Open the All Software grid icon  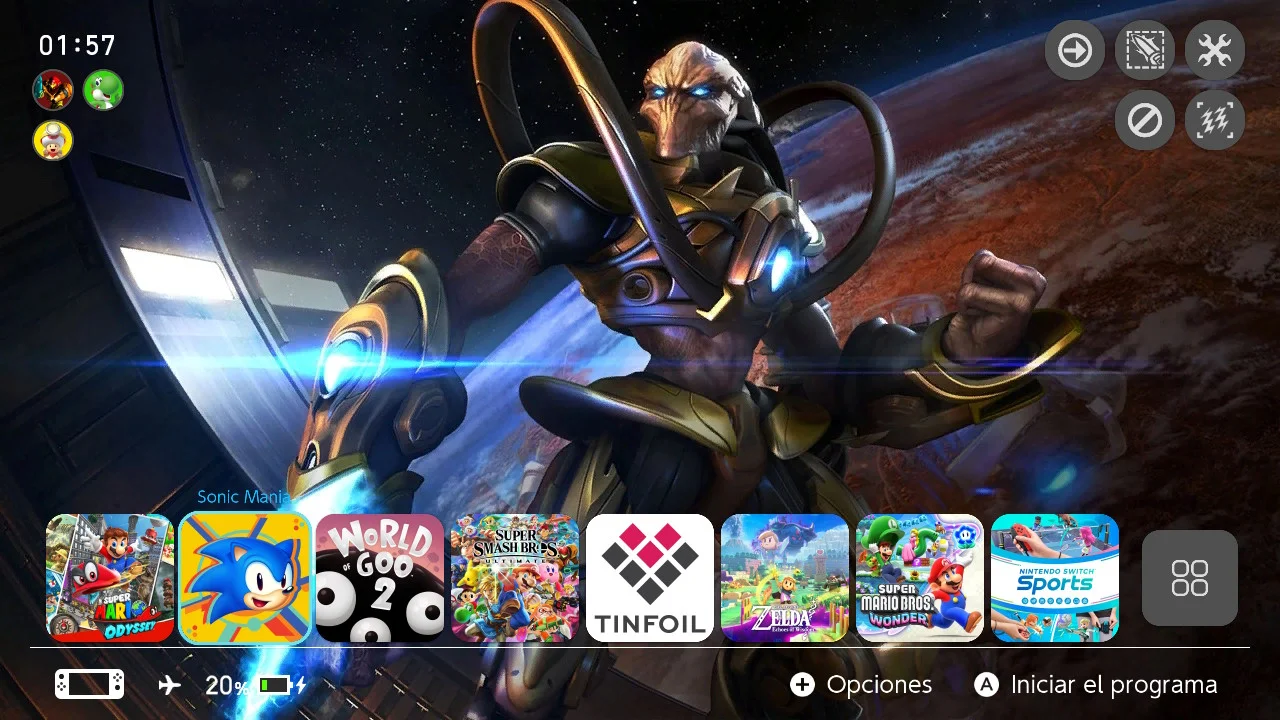pos(1189,578)
